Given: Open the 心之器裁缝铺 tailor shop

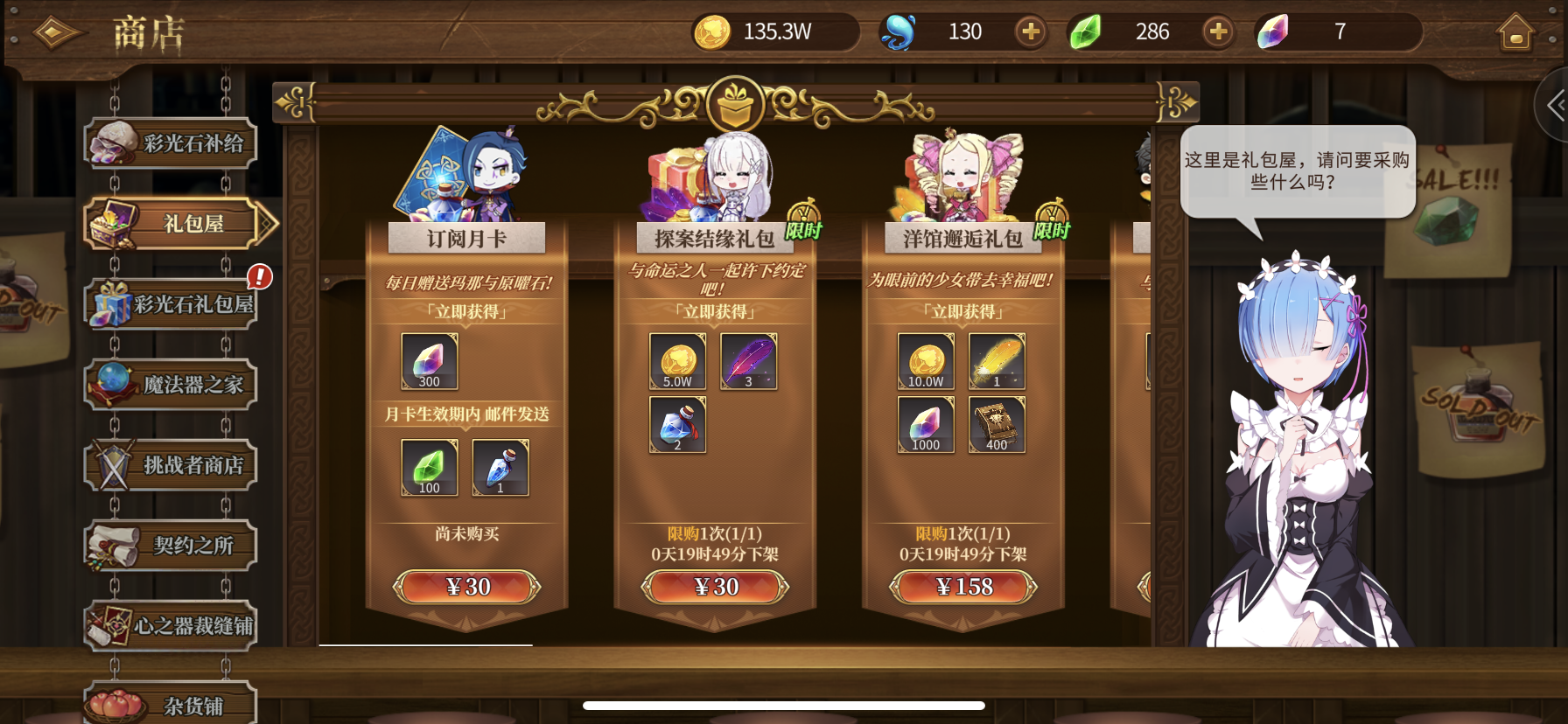Looking at the screenshot, I should 171,626.
